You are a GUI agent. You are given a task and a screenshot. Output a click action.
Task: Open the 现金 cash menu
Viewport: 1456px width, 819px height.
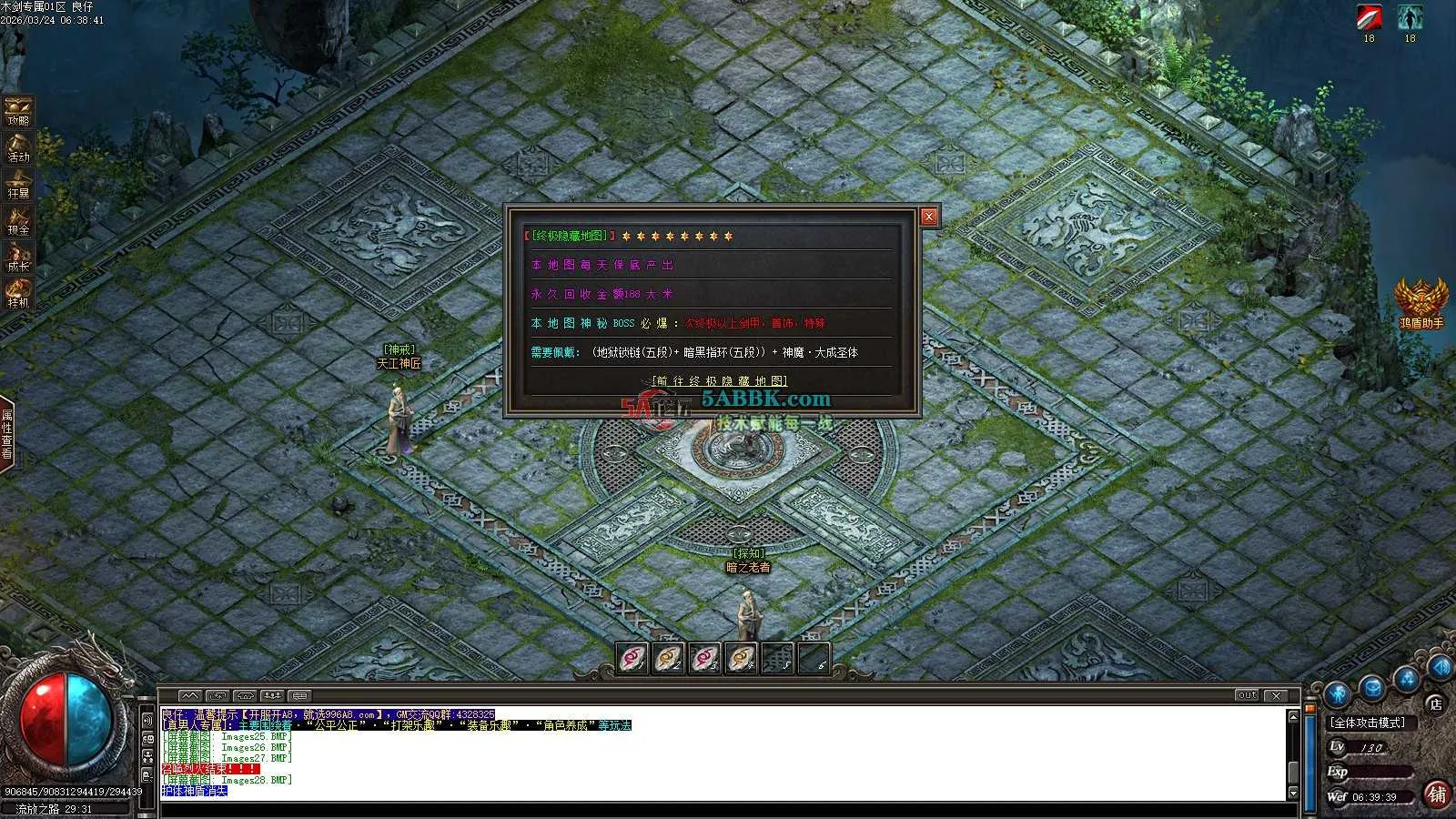pyautogui.click(x=18, y=220)
